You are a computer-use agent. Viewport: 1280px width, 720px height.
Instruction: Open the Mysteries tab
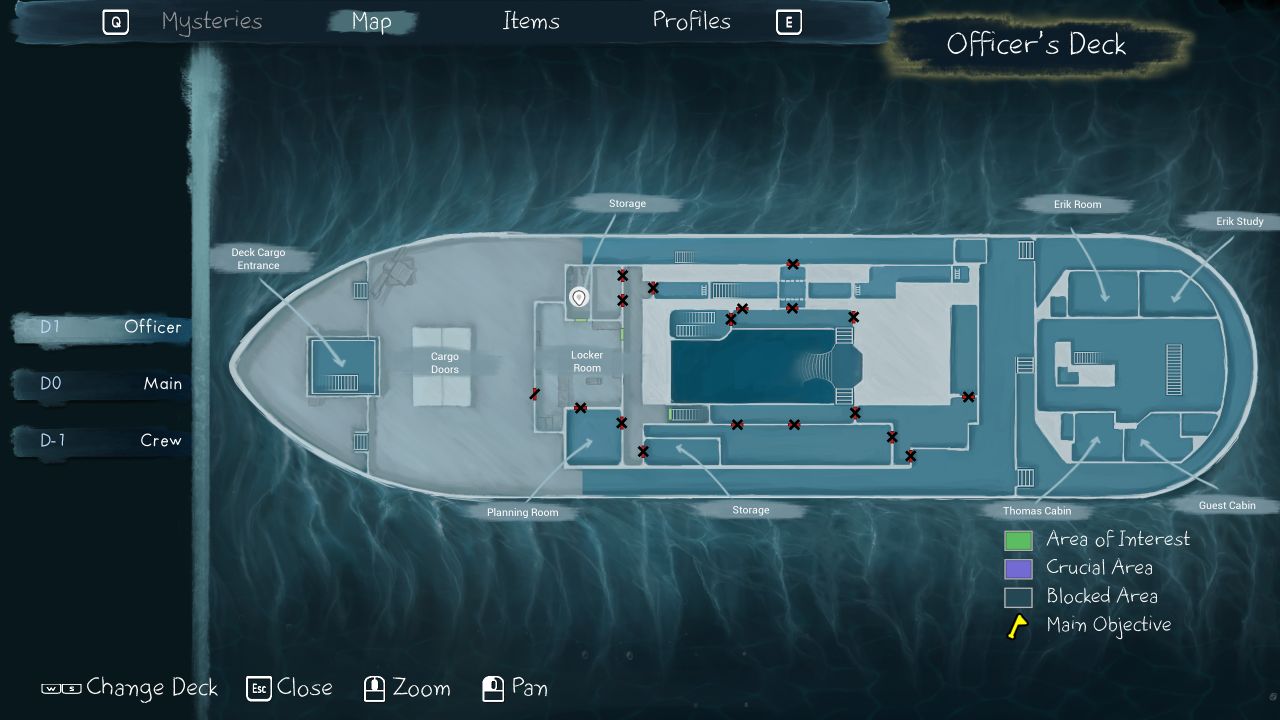click(x=212, y=22)
